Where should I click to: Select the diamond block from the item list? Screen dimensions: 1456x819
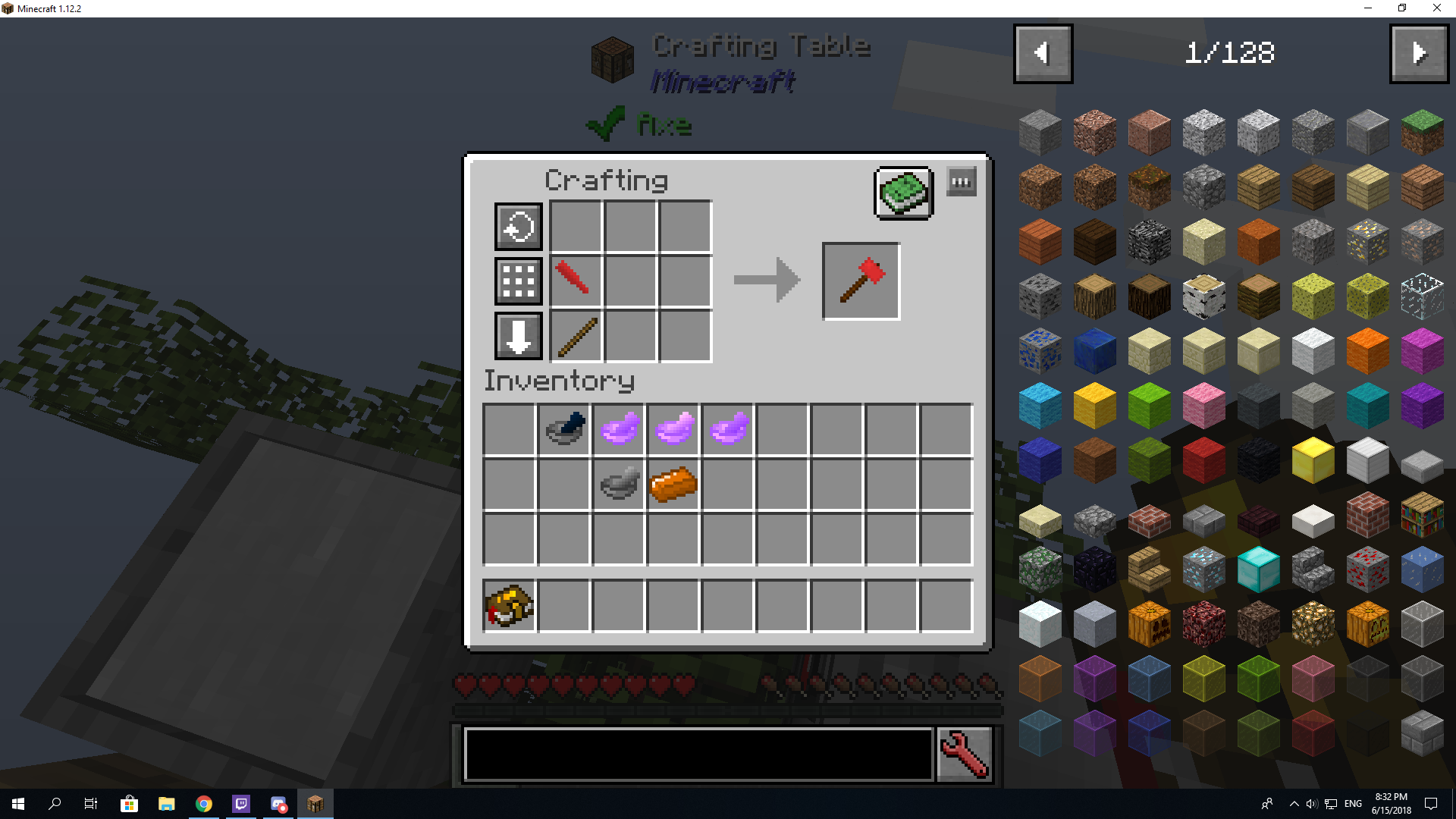(1259, 569)
